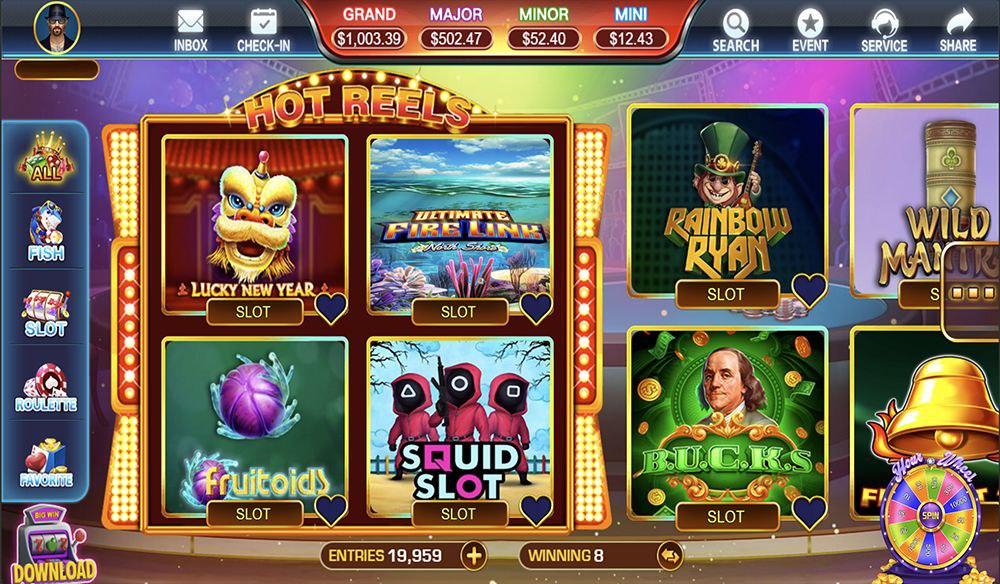Add entries with the plus button
This screenshot has width=1000, height=584.
[472, 555]
